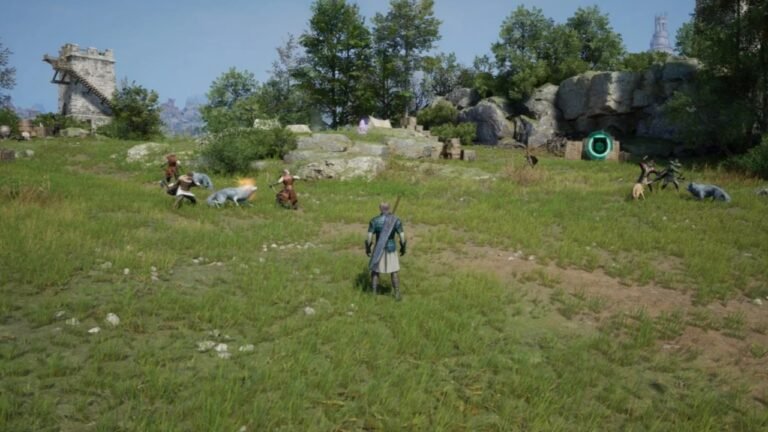
Task: Click the green circular waypoint marker
Action: pyautogui.click(x=599, y=146)
